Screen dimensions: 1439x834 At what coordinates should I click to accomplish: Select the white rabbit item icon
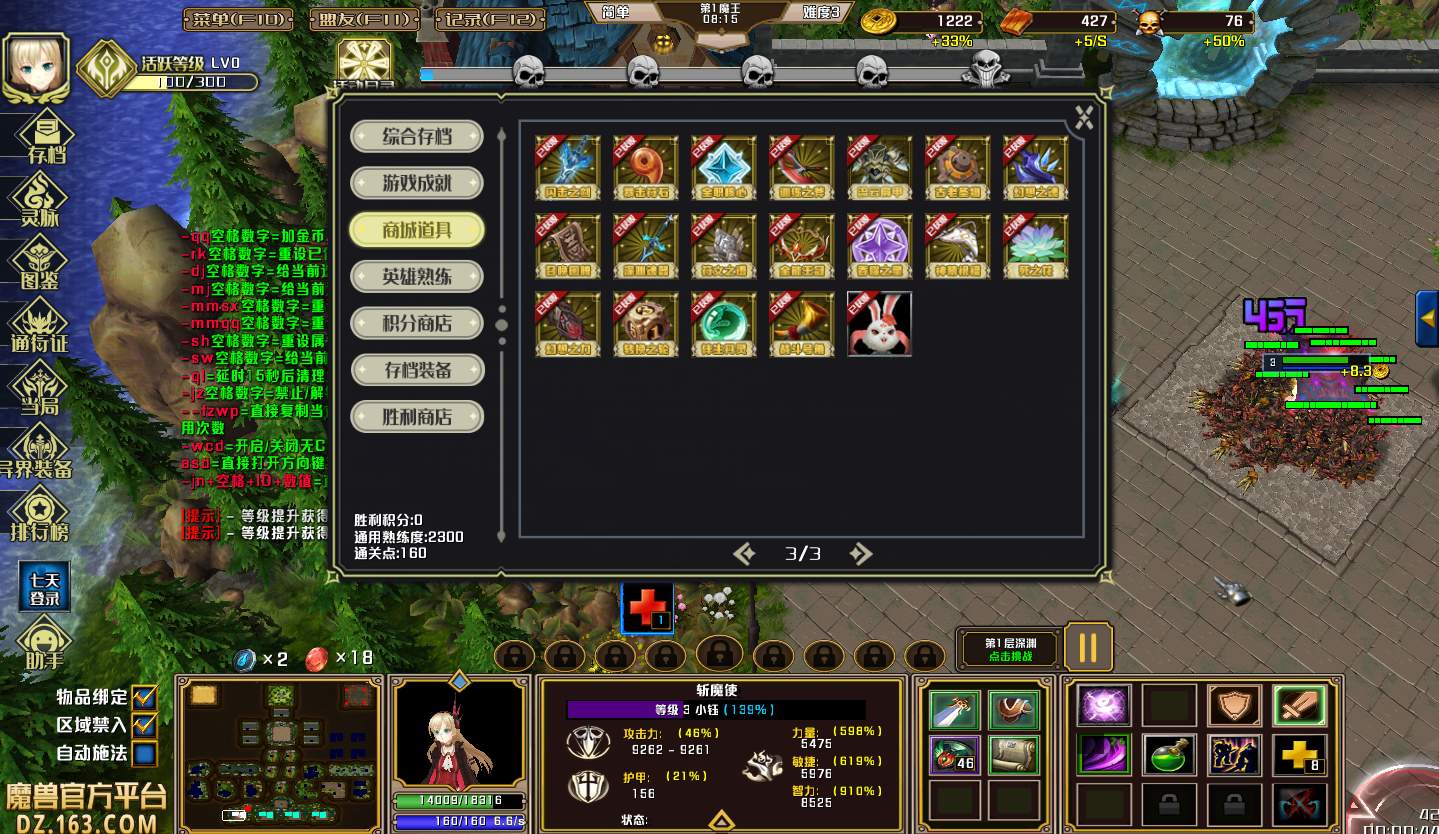tap(879, 324)
